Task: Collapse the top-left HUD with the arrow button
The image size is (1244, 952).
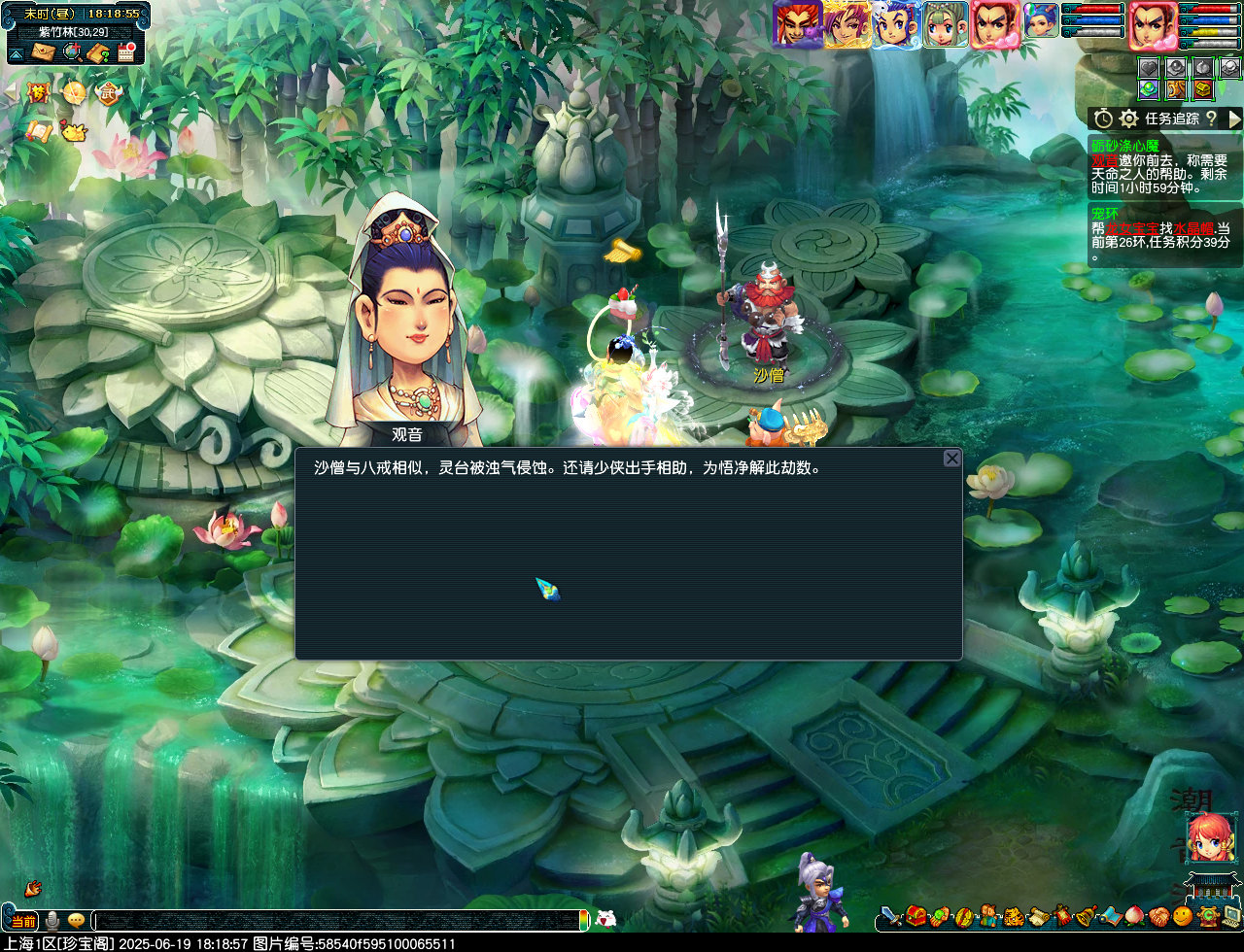Action: (16, 53)
